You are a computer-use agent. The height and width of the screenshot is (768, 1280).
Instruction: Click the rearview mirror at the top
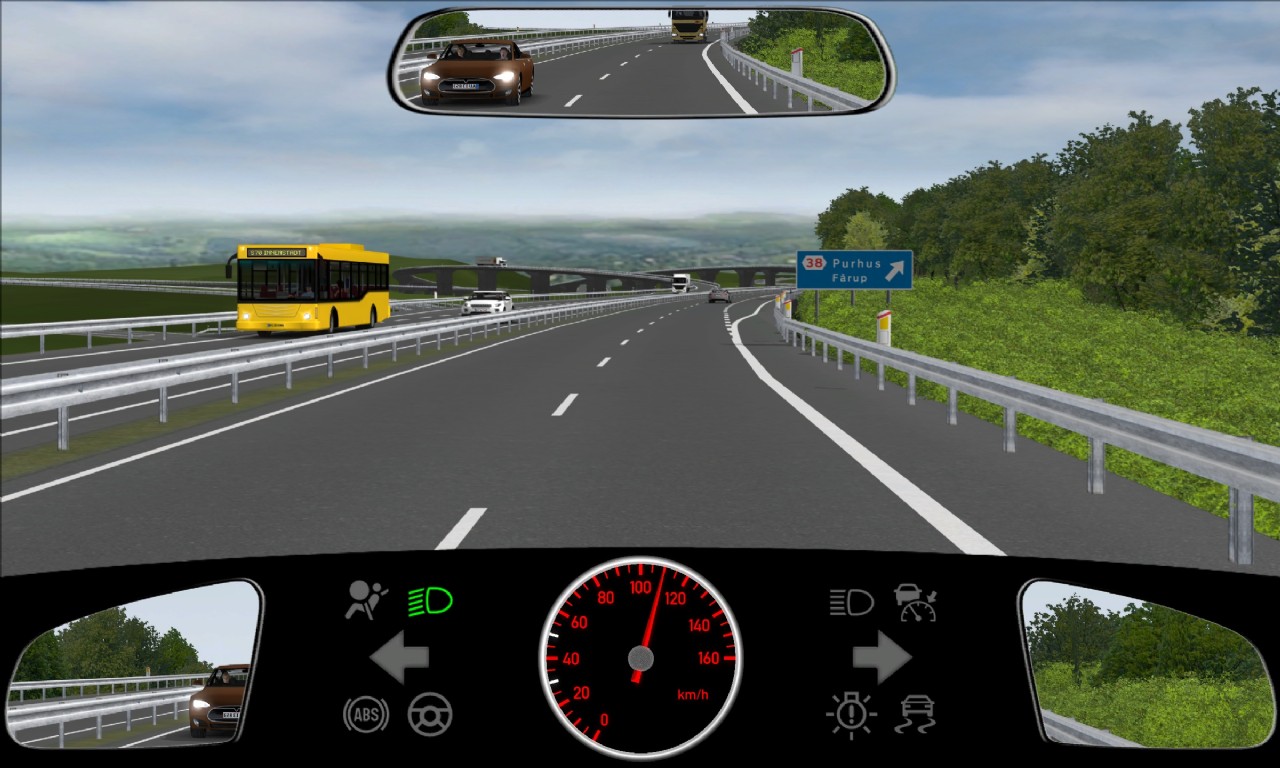[x=640, y=60]
